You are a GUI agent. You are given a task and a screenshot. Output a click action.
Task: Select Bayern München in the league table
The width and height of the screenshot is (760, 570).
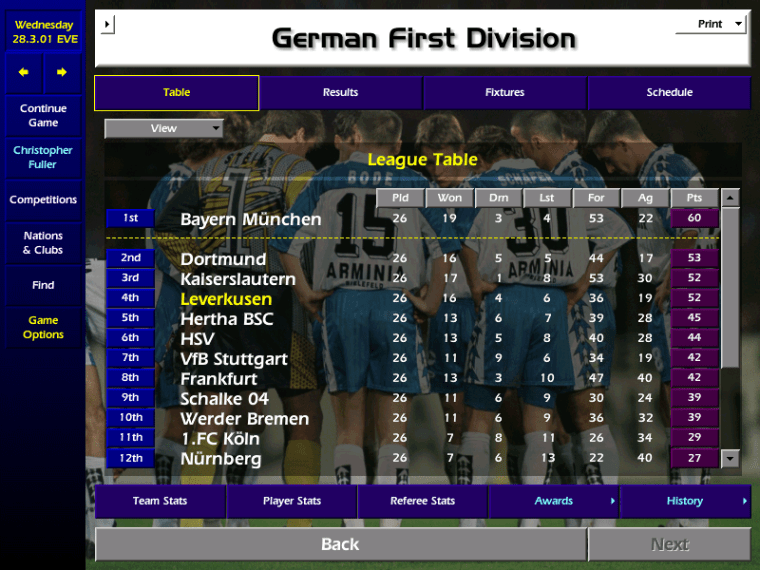pos(251,219)
